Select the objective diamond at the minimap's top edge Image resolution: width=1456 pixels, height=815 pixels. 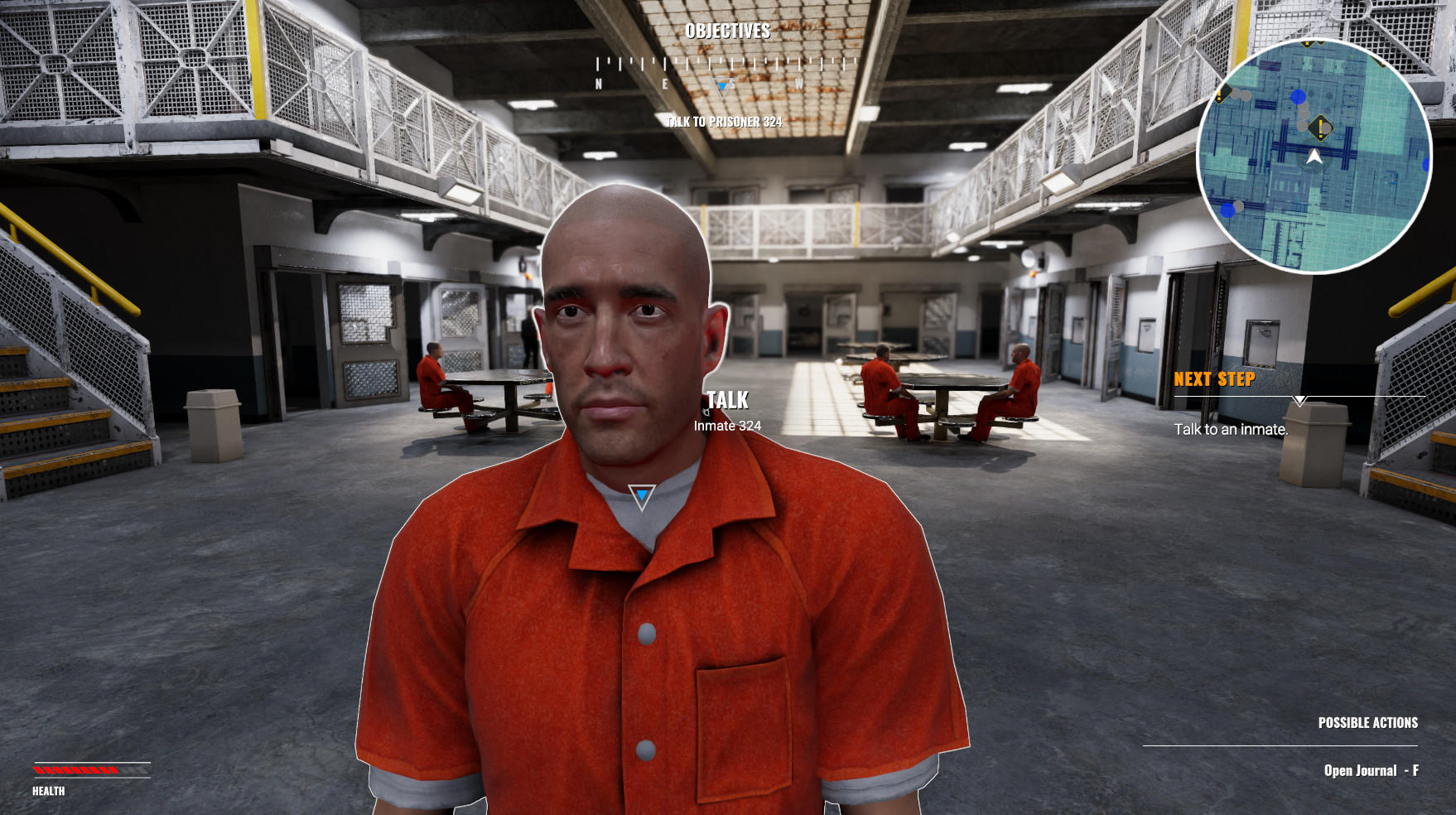[1307, 45]
